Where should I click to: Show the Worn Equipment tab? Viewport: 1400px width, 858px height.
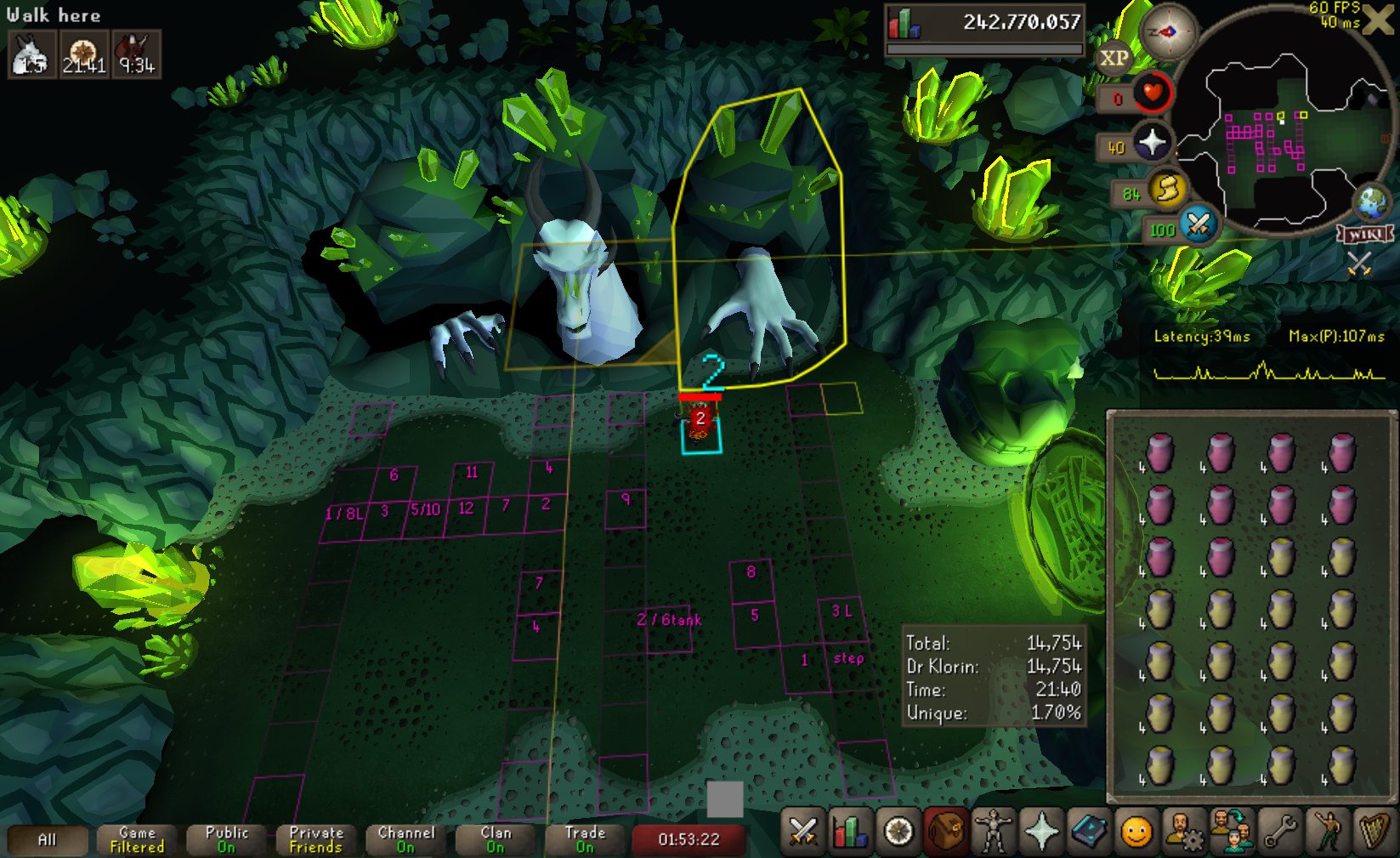click(994, 832)
